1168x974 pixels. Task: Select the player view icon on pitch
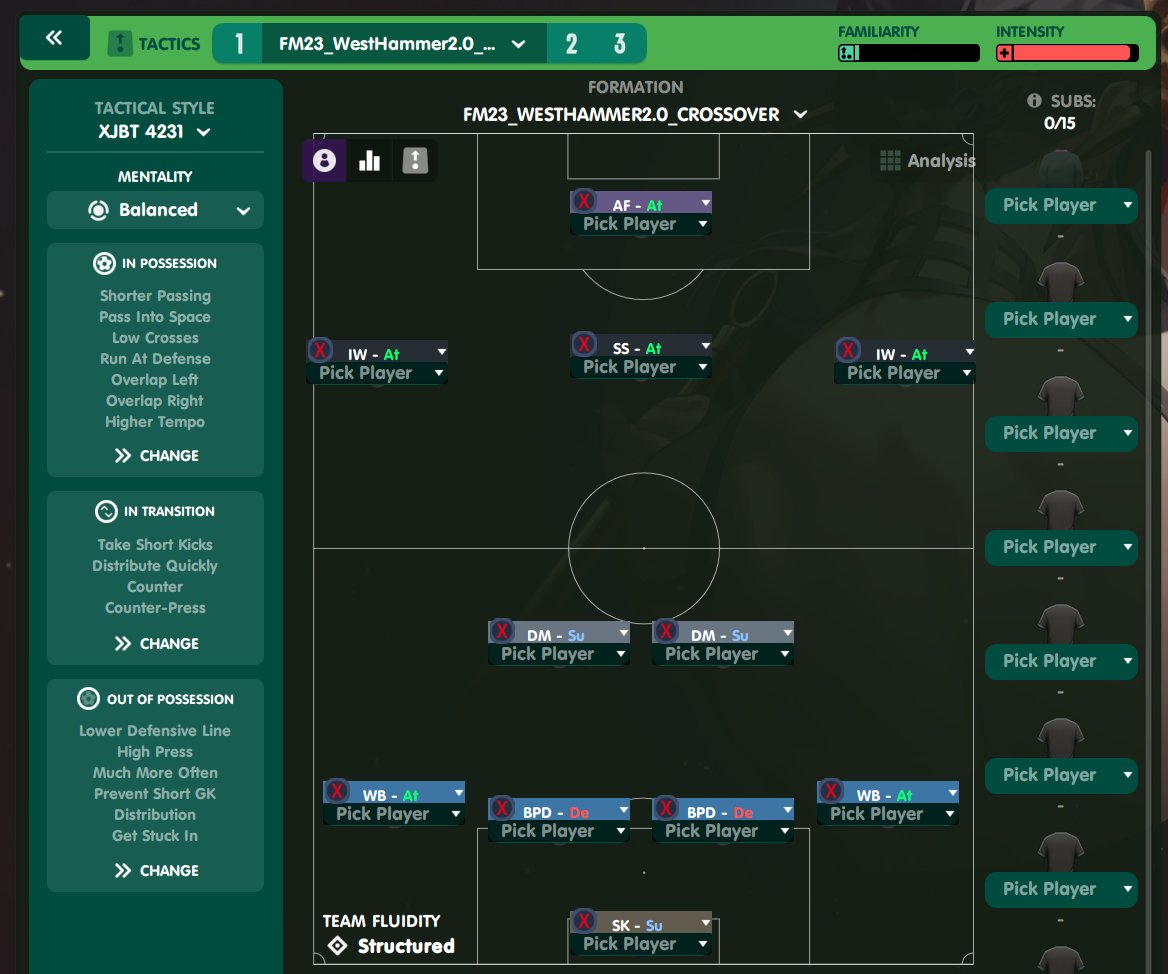(x=324, y=160)
